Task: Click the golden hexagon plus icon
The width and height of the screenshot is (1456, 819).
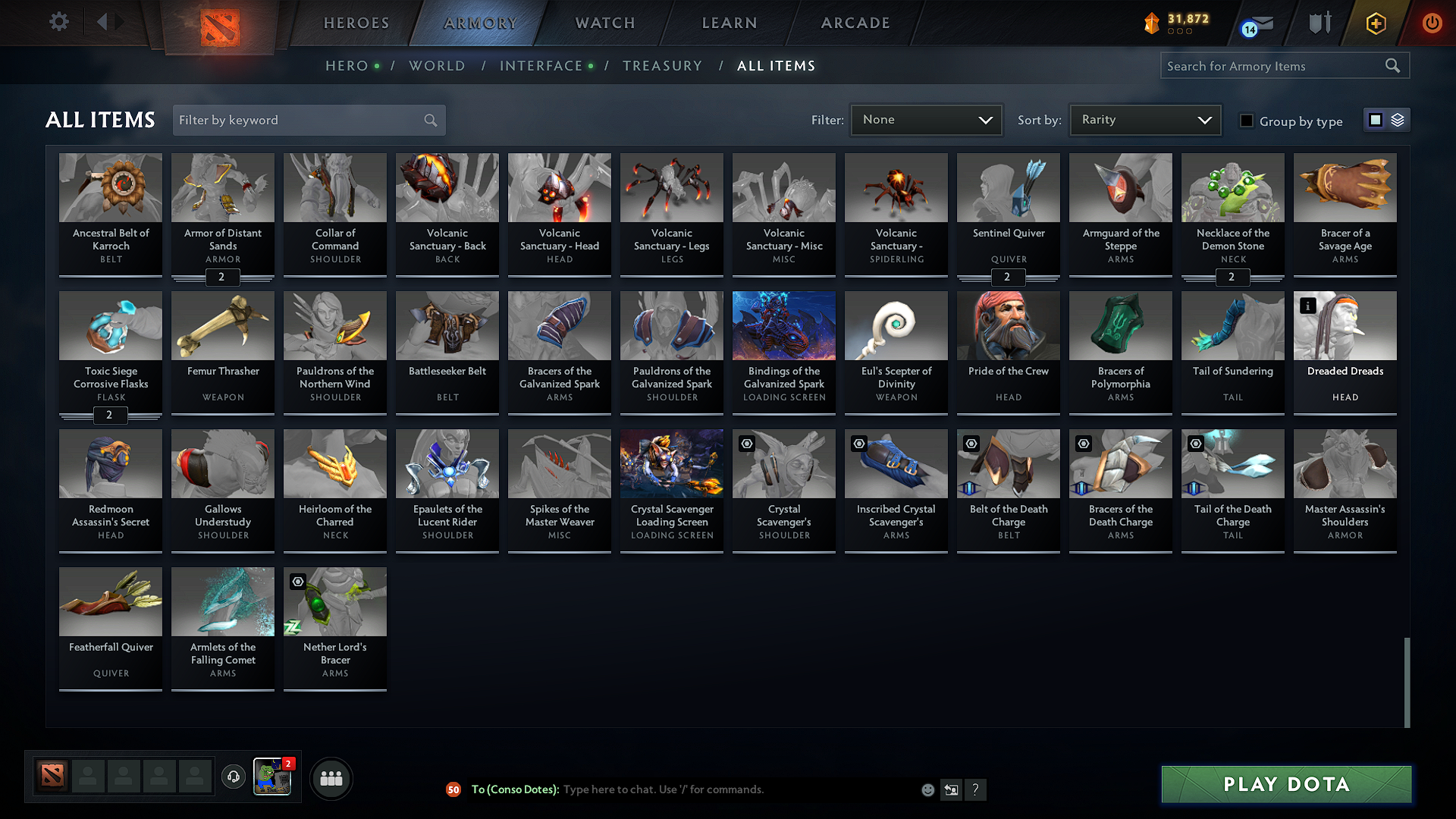Action: pos(1375,23)
